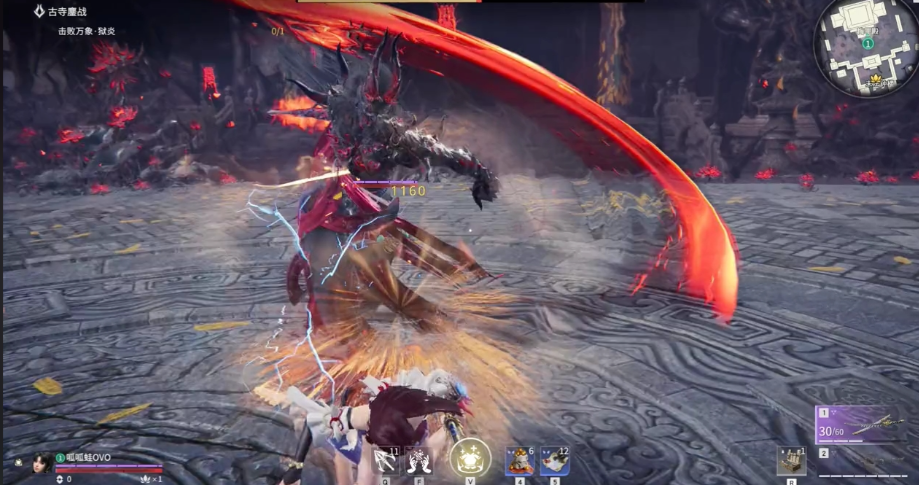The width and height of the screenshot is (919, 485).
Task: Activate the crossed-arrows skill icon
Action: tap(385, 460)
